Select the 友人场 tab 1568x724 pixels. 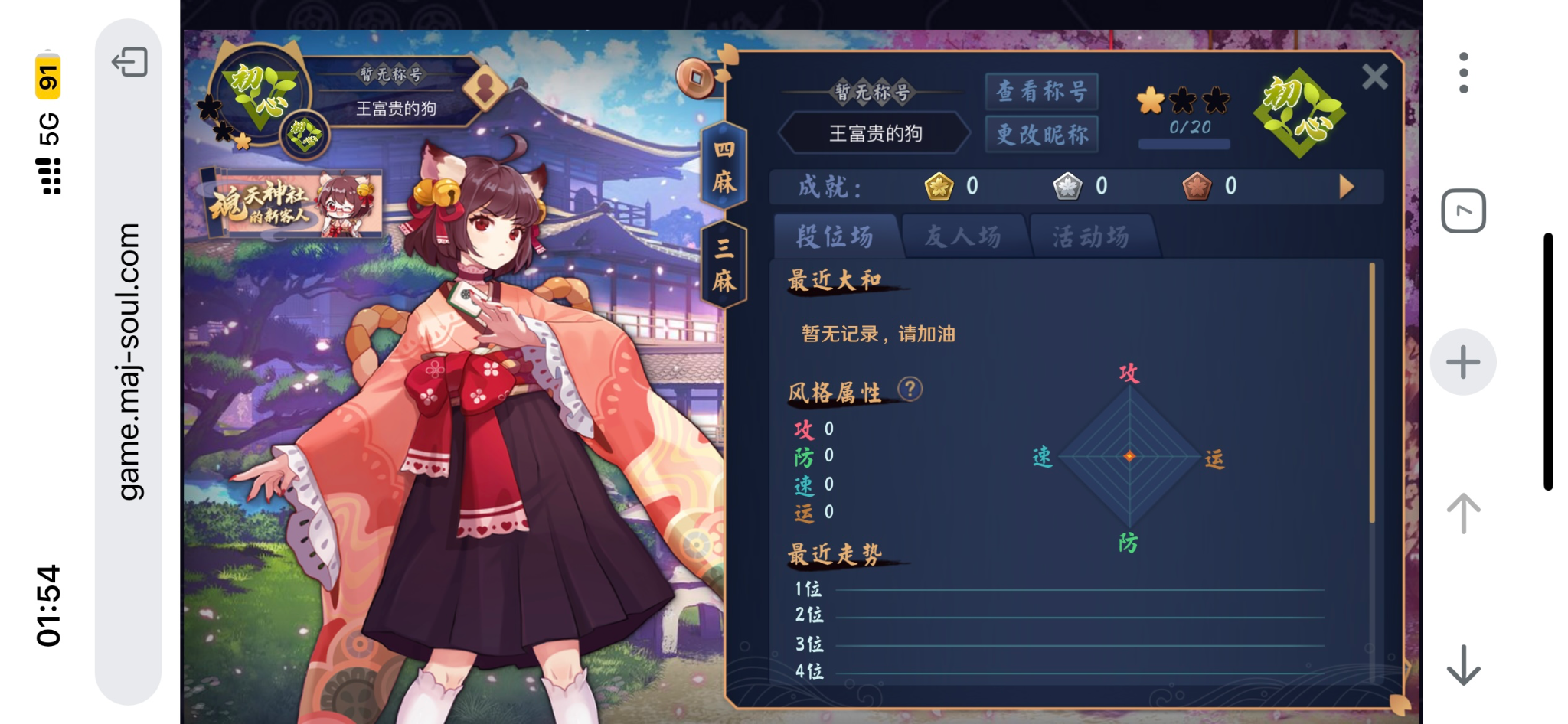(963, 236)
